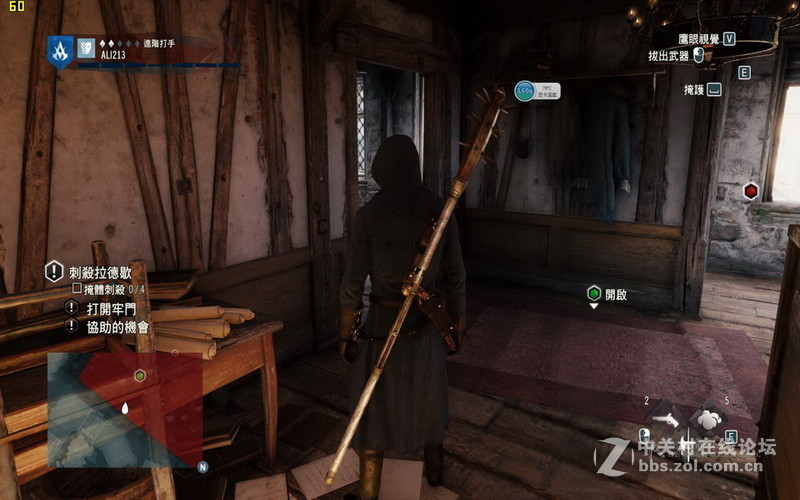
Task: Select the ALI213 player crest icon
Action: coord(87,47)
